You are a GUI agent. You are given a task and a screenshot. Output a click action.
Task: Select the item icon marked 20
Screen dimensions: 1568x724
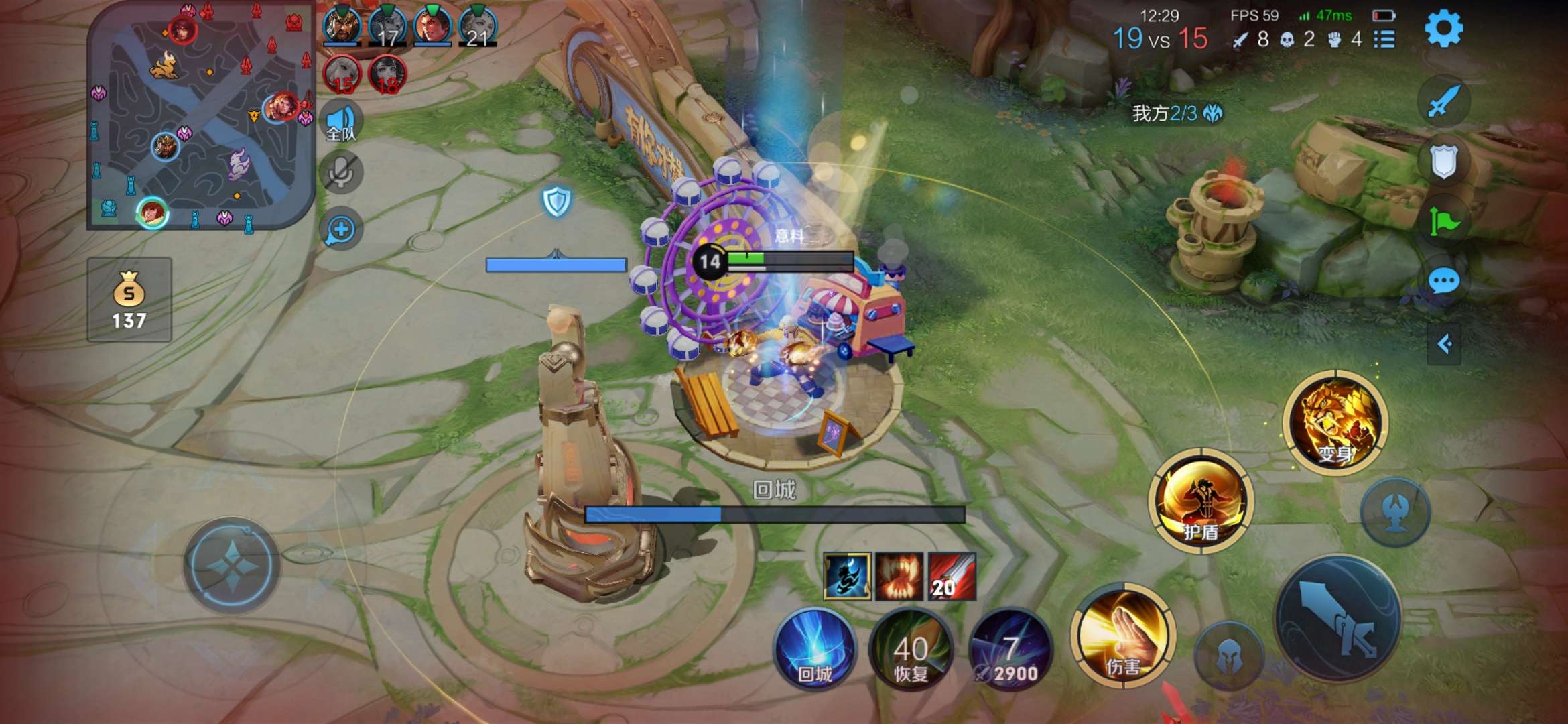(x=952, y=577)
